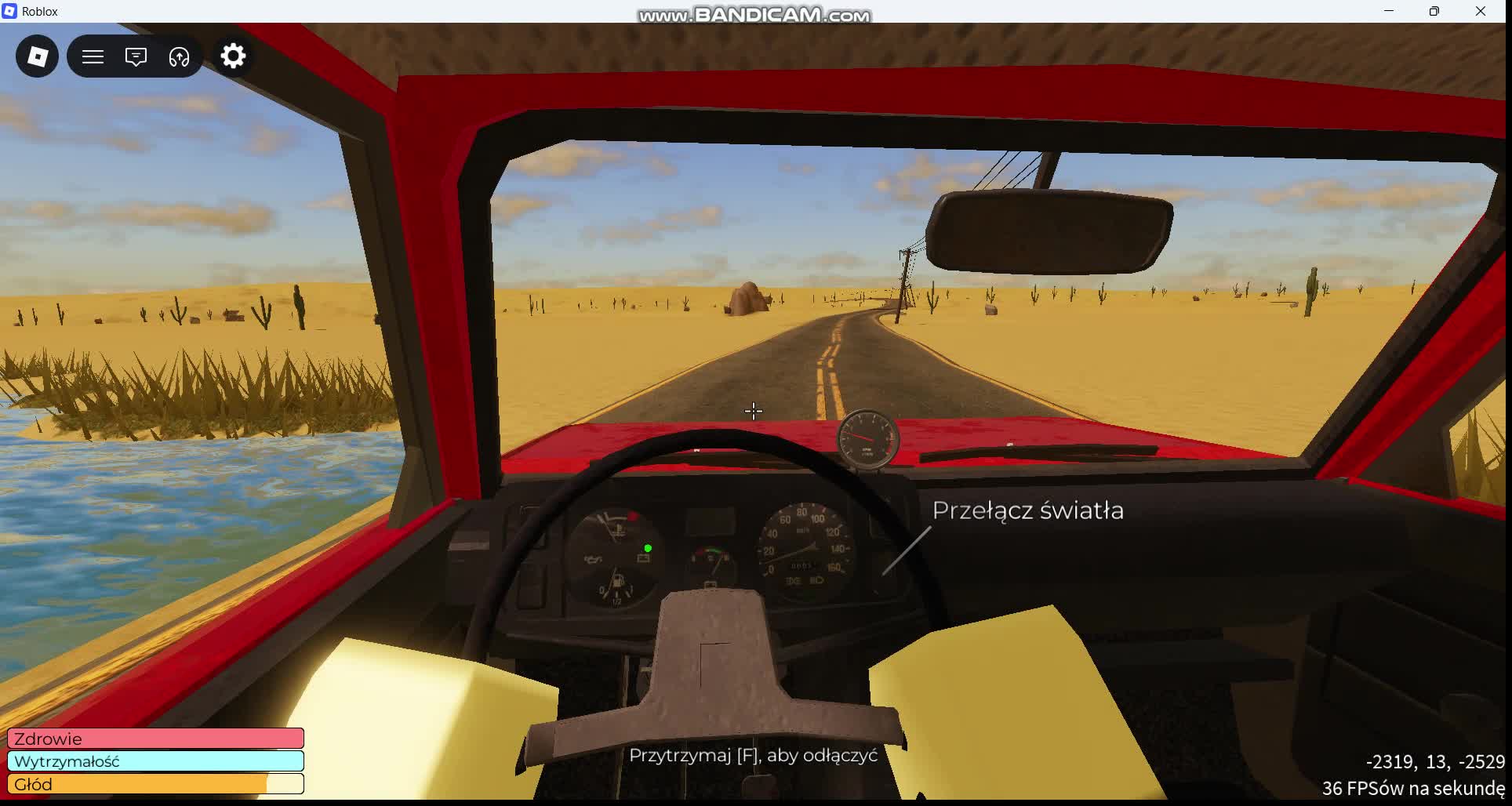Image resolution: width=1512 pixels, height=806 pixels.
Task: Open the chat speech-bubble icon
Action: [x=135, y=56]
